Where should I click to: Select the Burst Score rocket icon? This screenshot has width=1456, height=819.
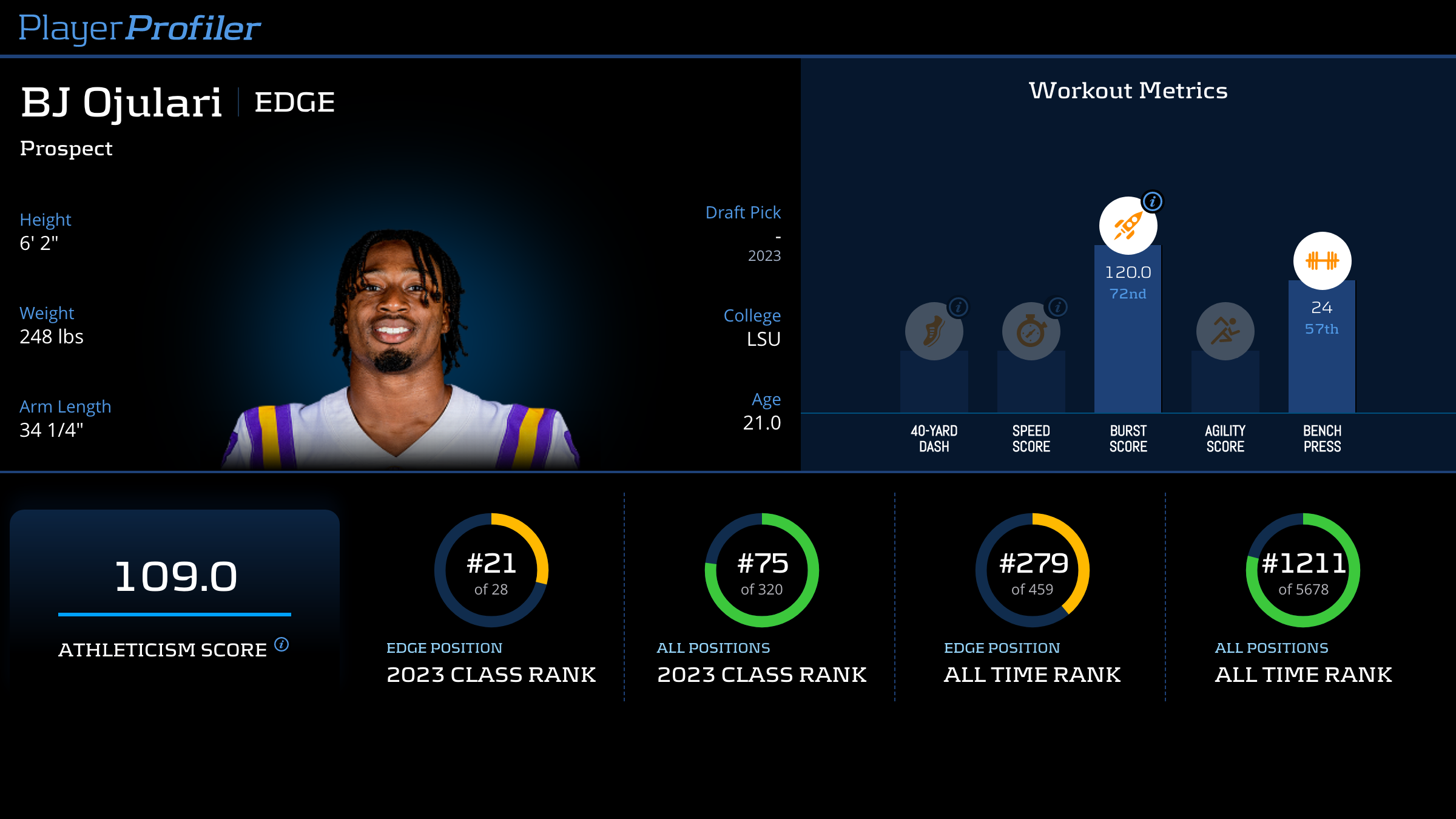[1127, 226]
